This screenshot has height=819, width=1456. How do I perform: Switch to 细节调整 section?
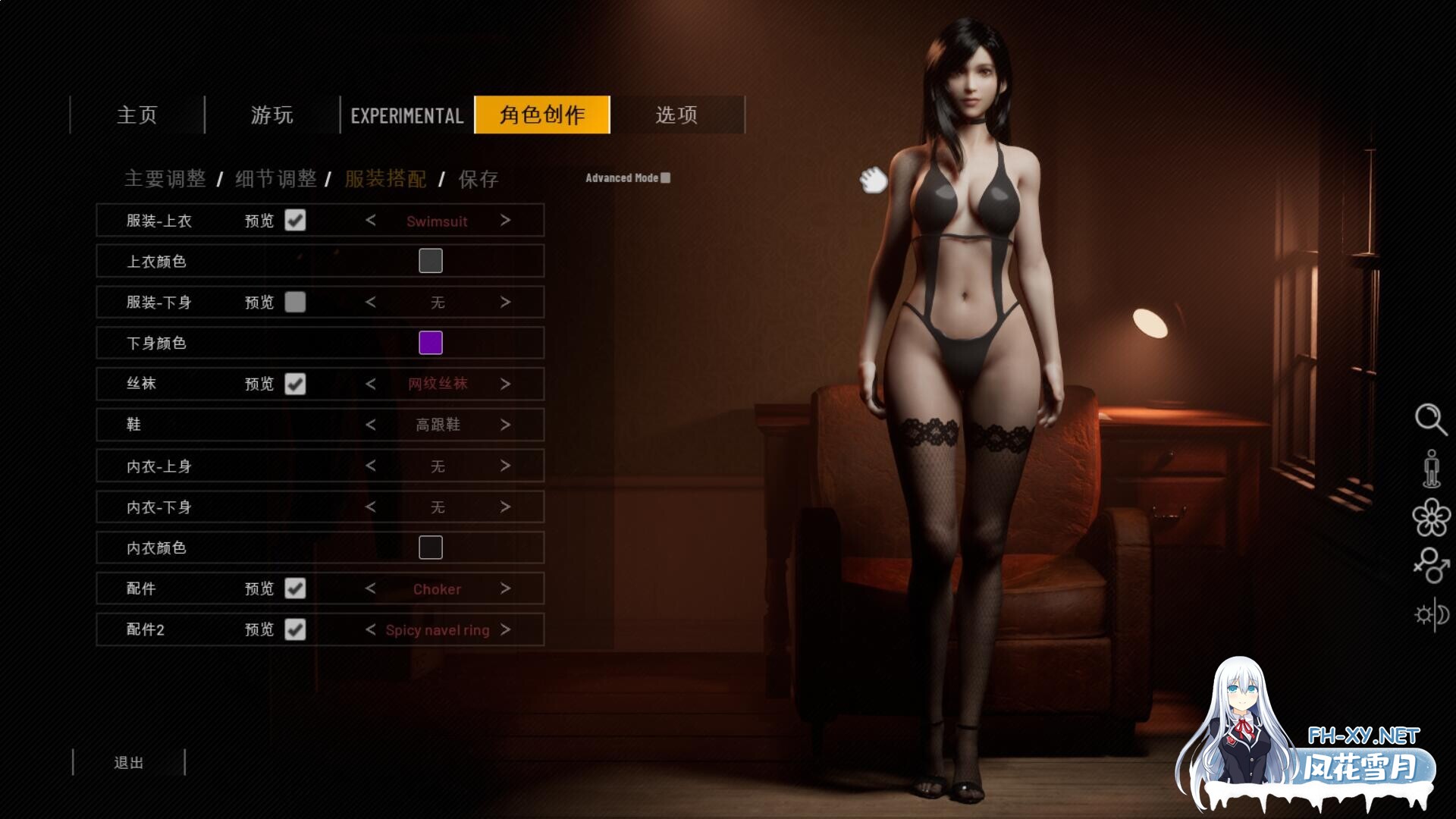pyautogui.click(x=276, y=179)
